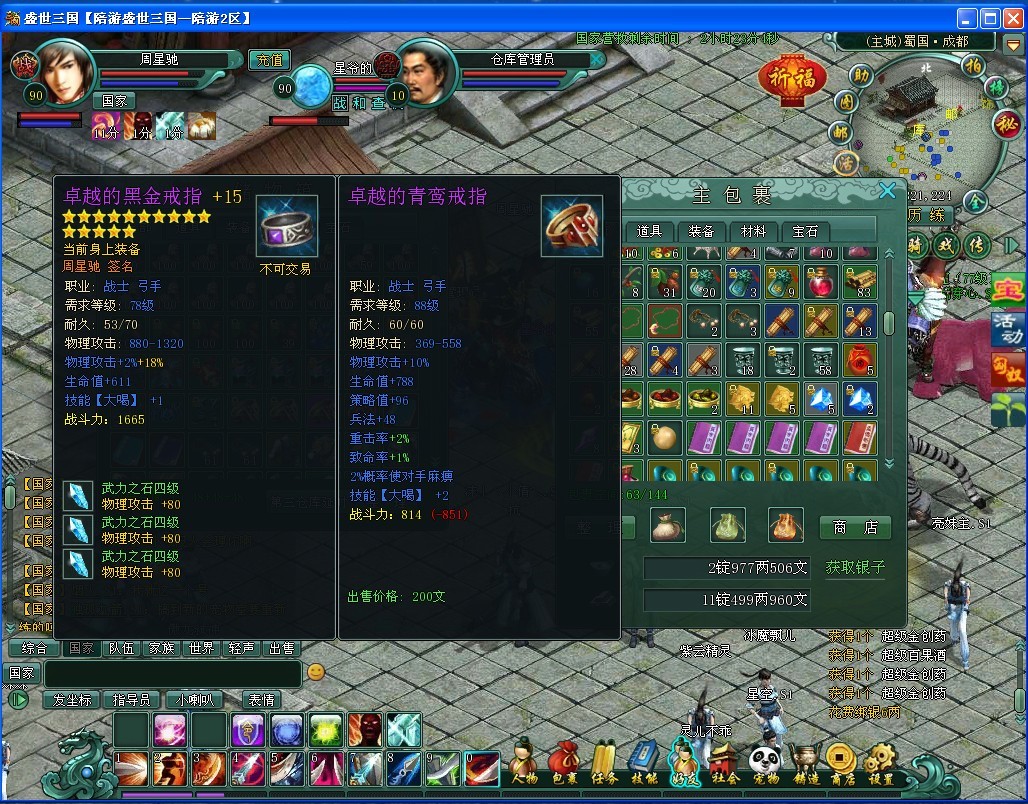This screenshot has height=804, width=1028.
Task: Open the 技能 skills menu
Action: click(645, 764)
